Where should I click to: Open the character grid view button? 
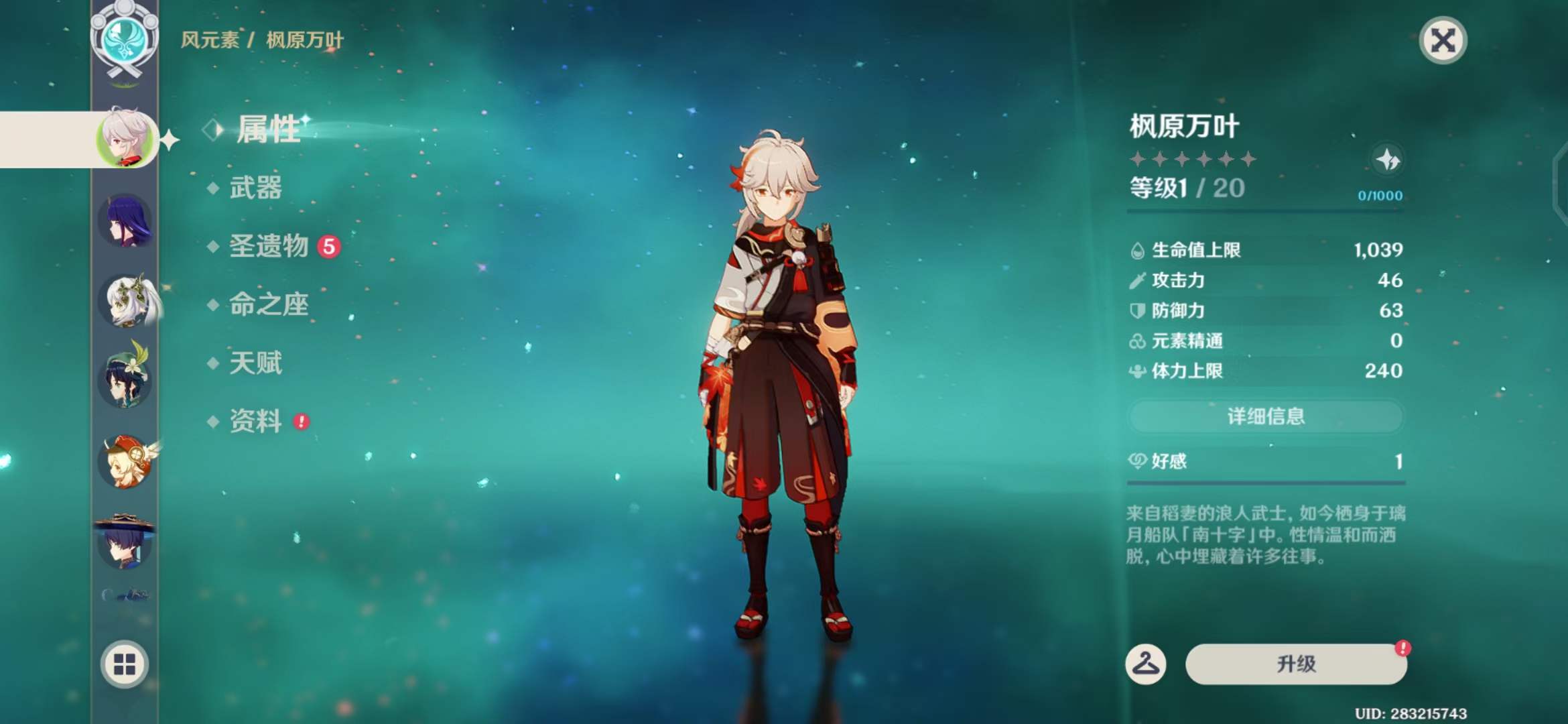(125, 664)
